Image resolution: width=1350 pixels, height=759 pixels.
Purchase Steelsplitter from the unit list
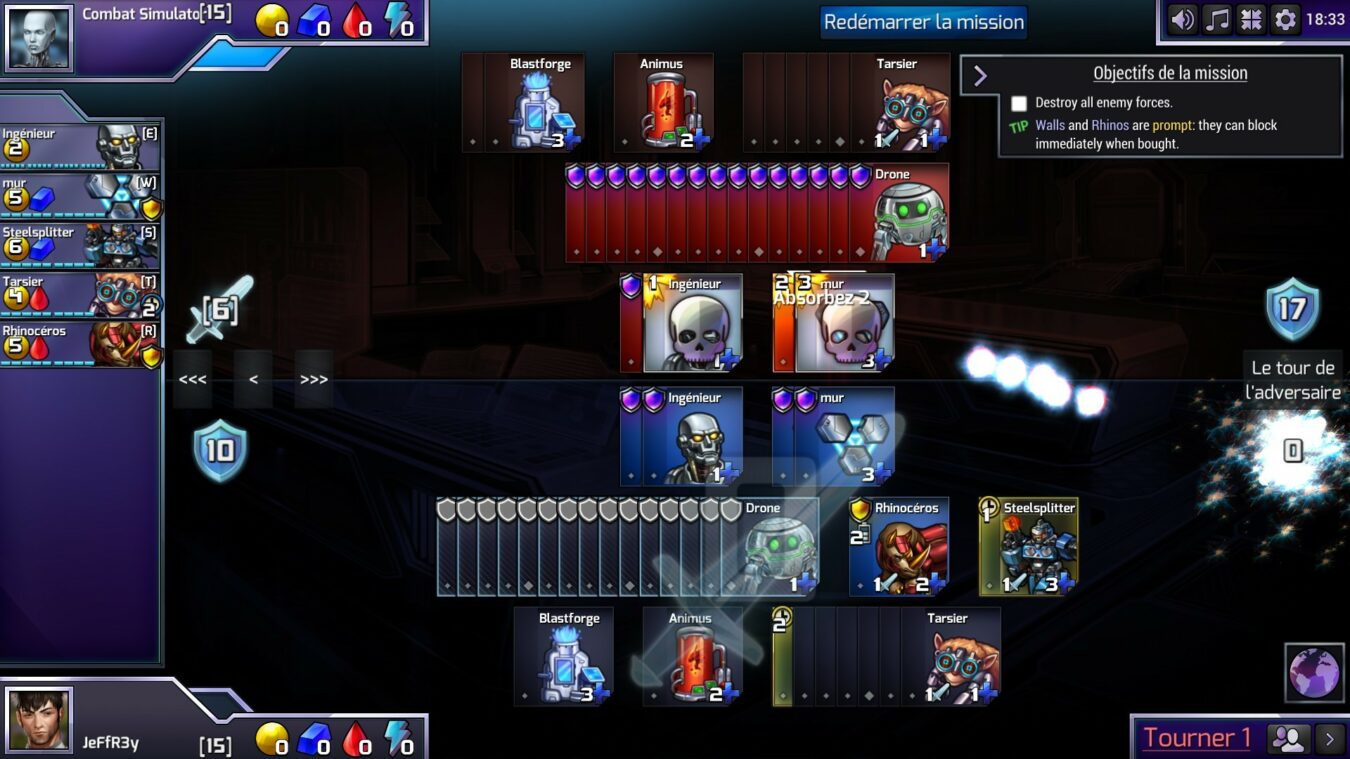[x=80, y=244]
